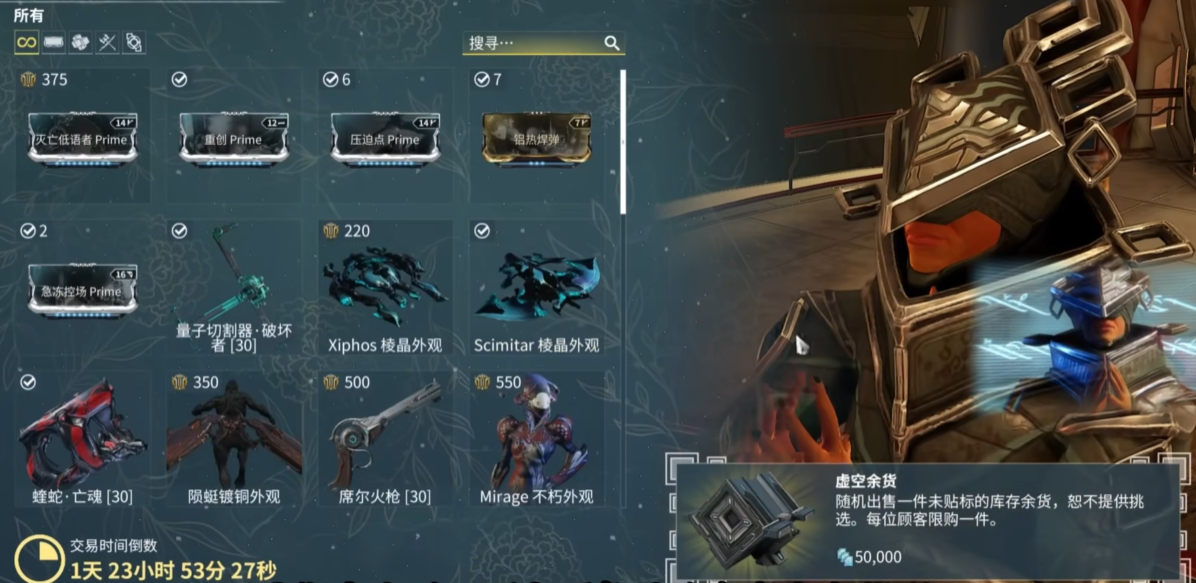Viewport: 1196px width, 583px height.
Task: Show the crossed weapons filter tab
Action: point(107,42)
